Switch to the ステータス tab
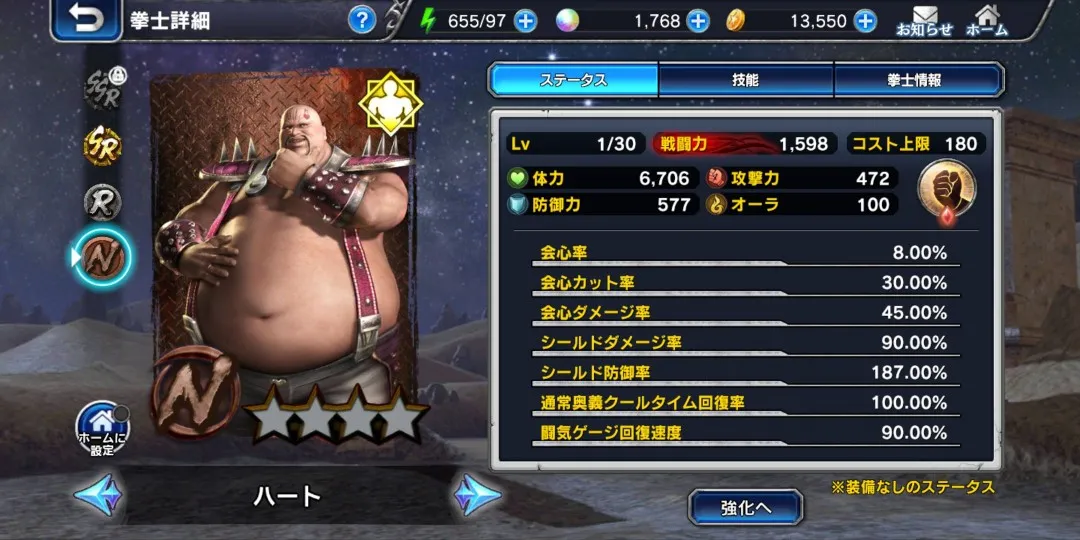Image resolution: width=1080 pixels, height=540 pixels. point(574,80)
